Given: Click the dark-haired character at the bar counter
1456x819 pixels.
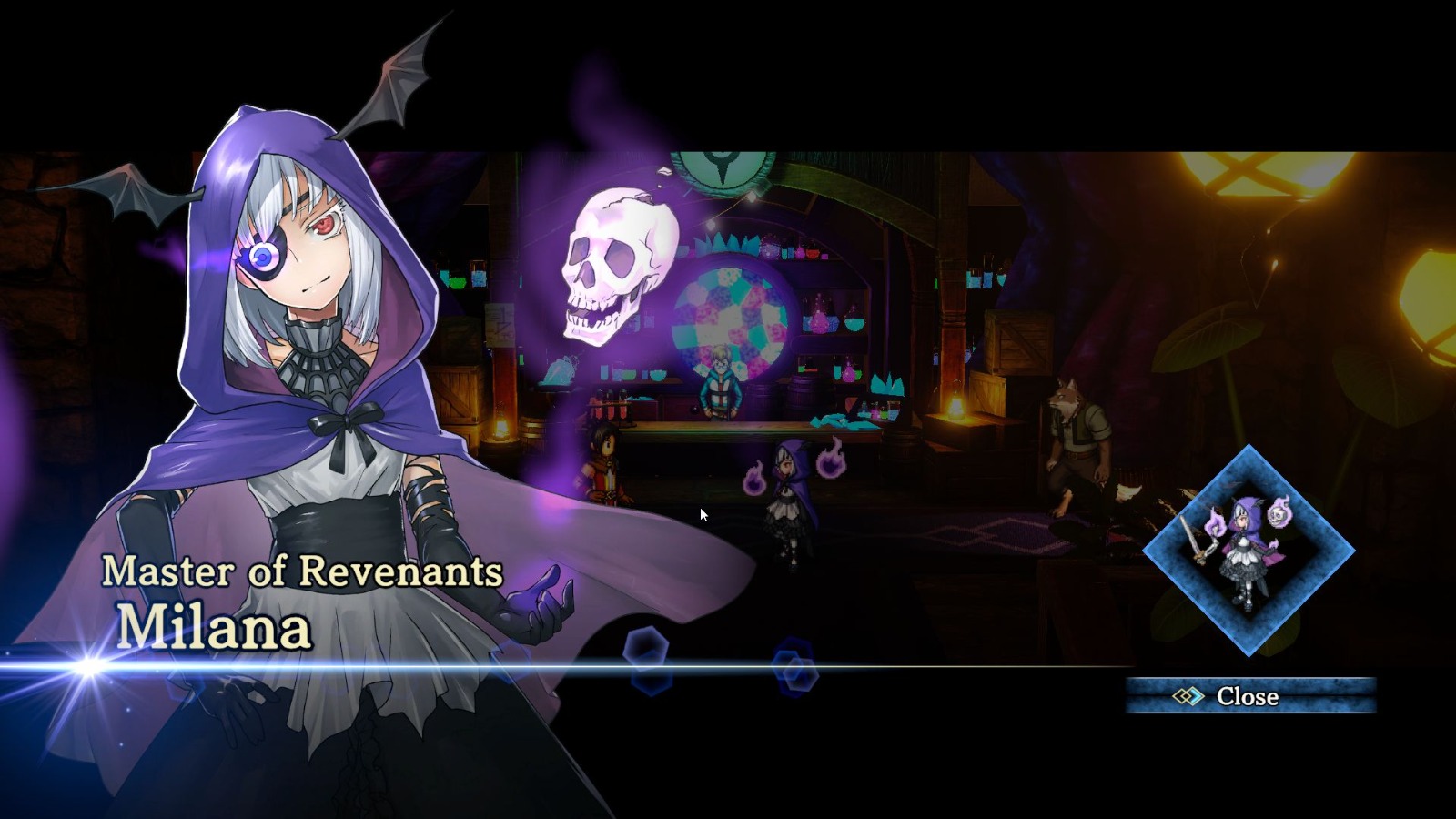Looking at the screenshot, I should click(605, 464).
